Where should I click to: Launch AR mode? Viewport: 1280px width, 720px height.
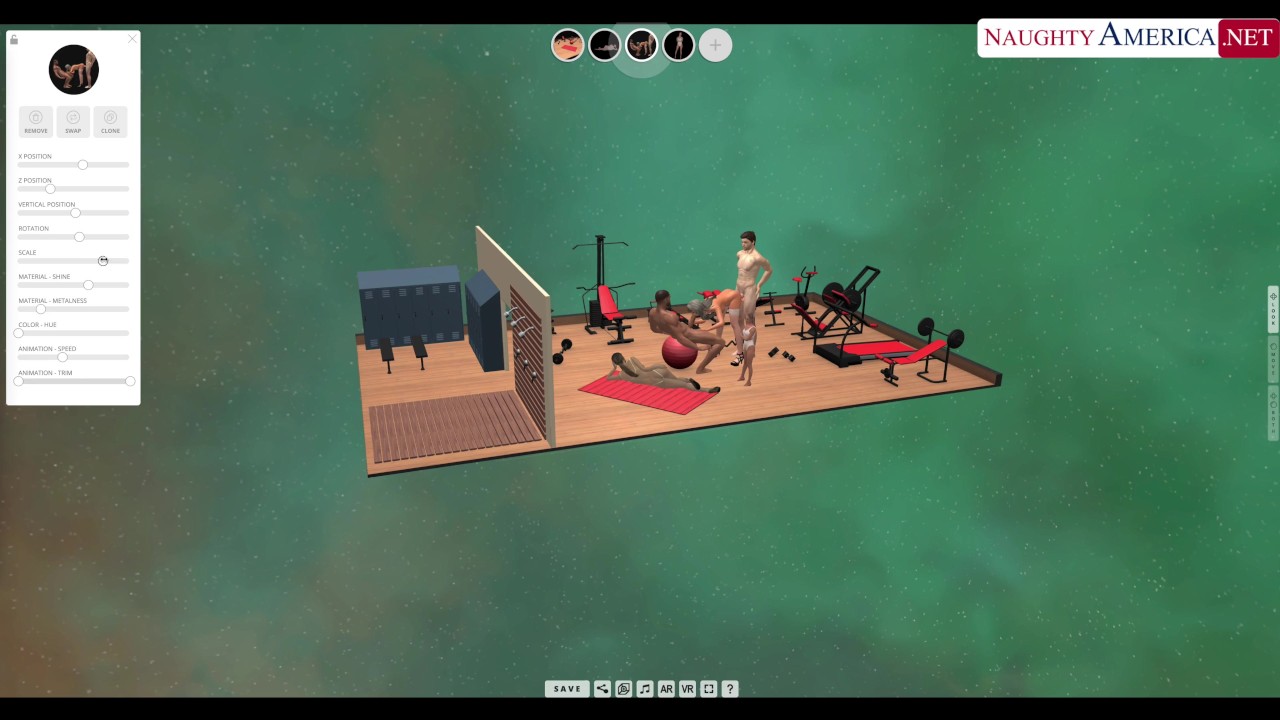pos(666,689)
